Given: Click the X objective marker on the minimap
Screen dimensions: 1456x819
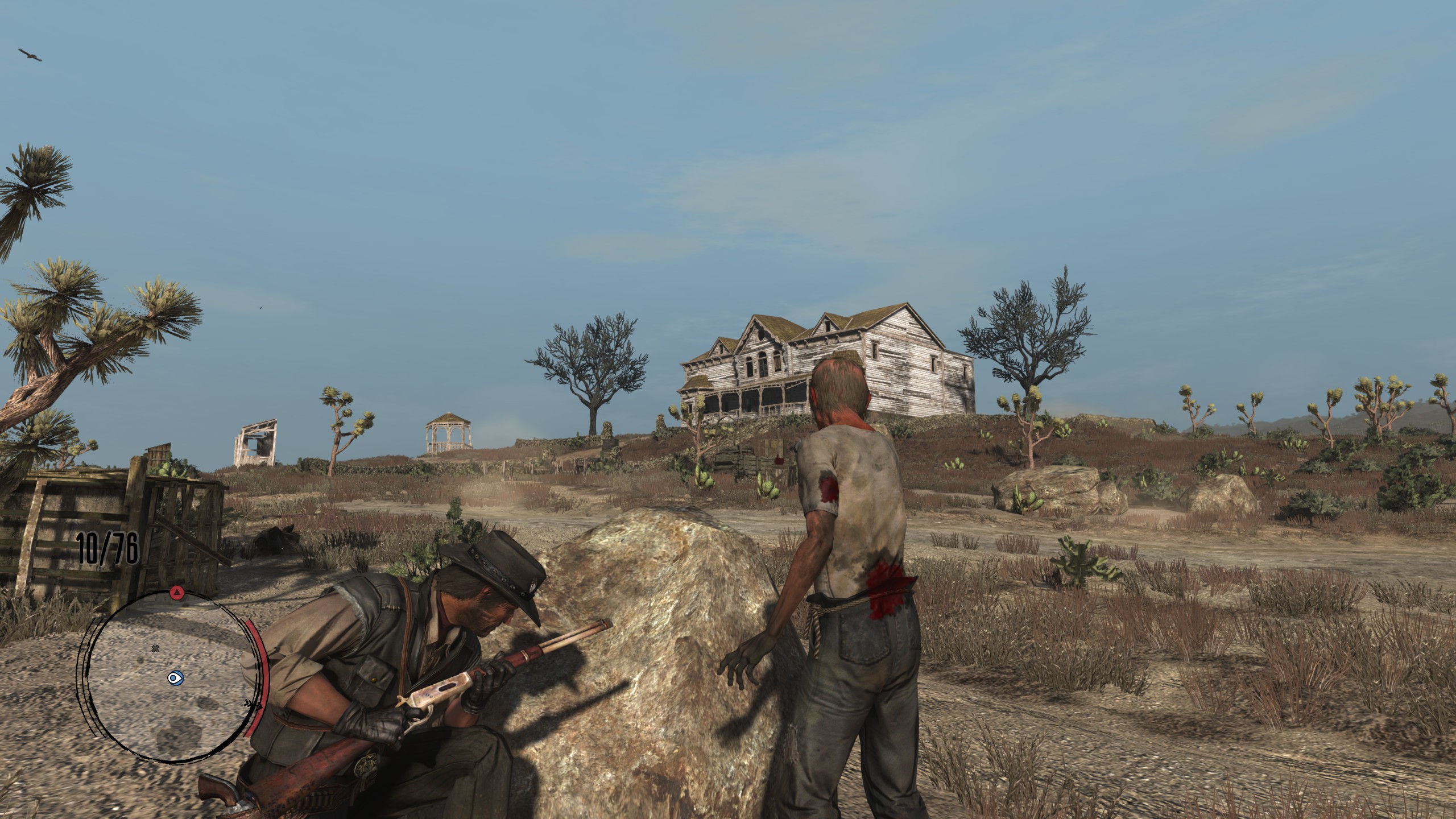Looking at the screenshot, I should 155,648.
